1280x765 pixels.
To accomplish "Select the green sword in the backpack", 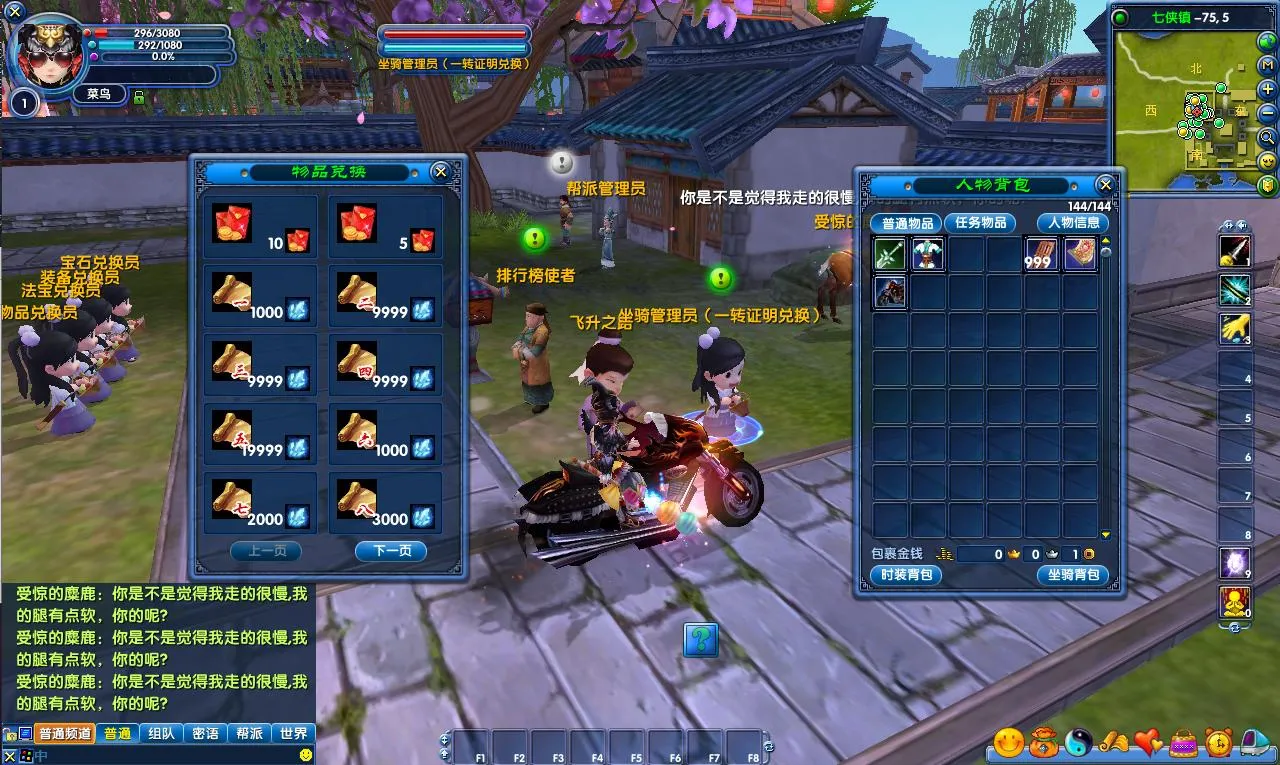I will (890, 255).
